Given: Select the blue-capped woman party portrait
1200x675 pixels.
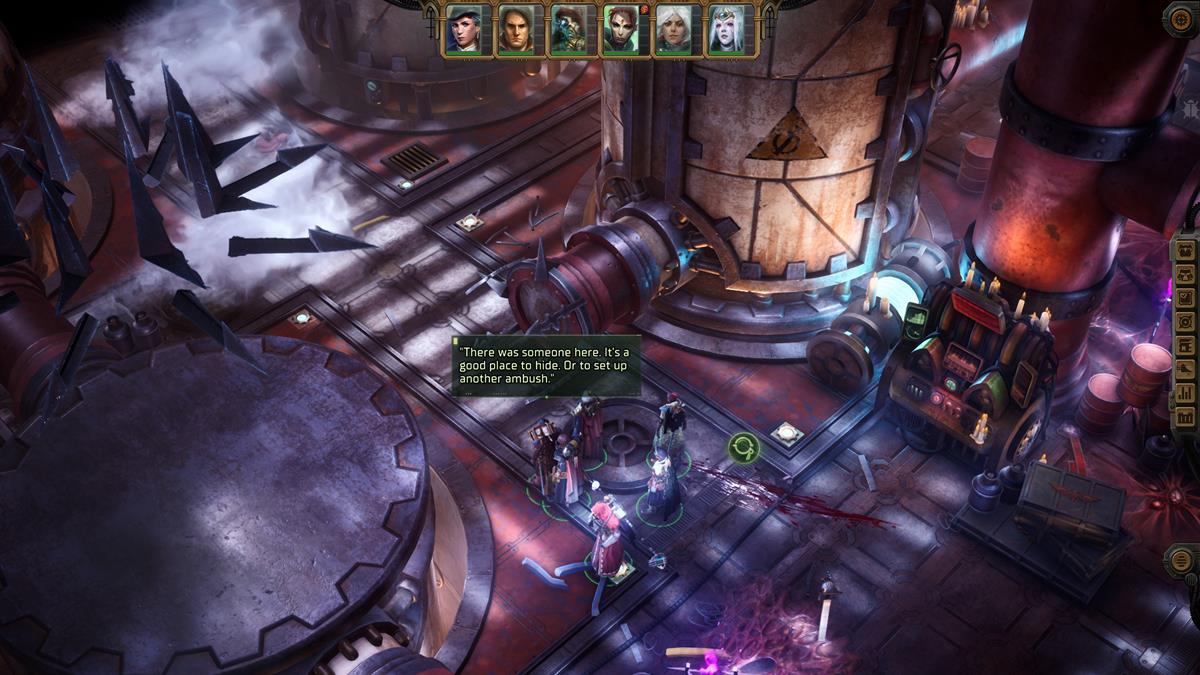Looking at the screenshot, I should [466, 30].
